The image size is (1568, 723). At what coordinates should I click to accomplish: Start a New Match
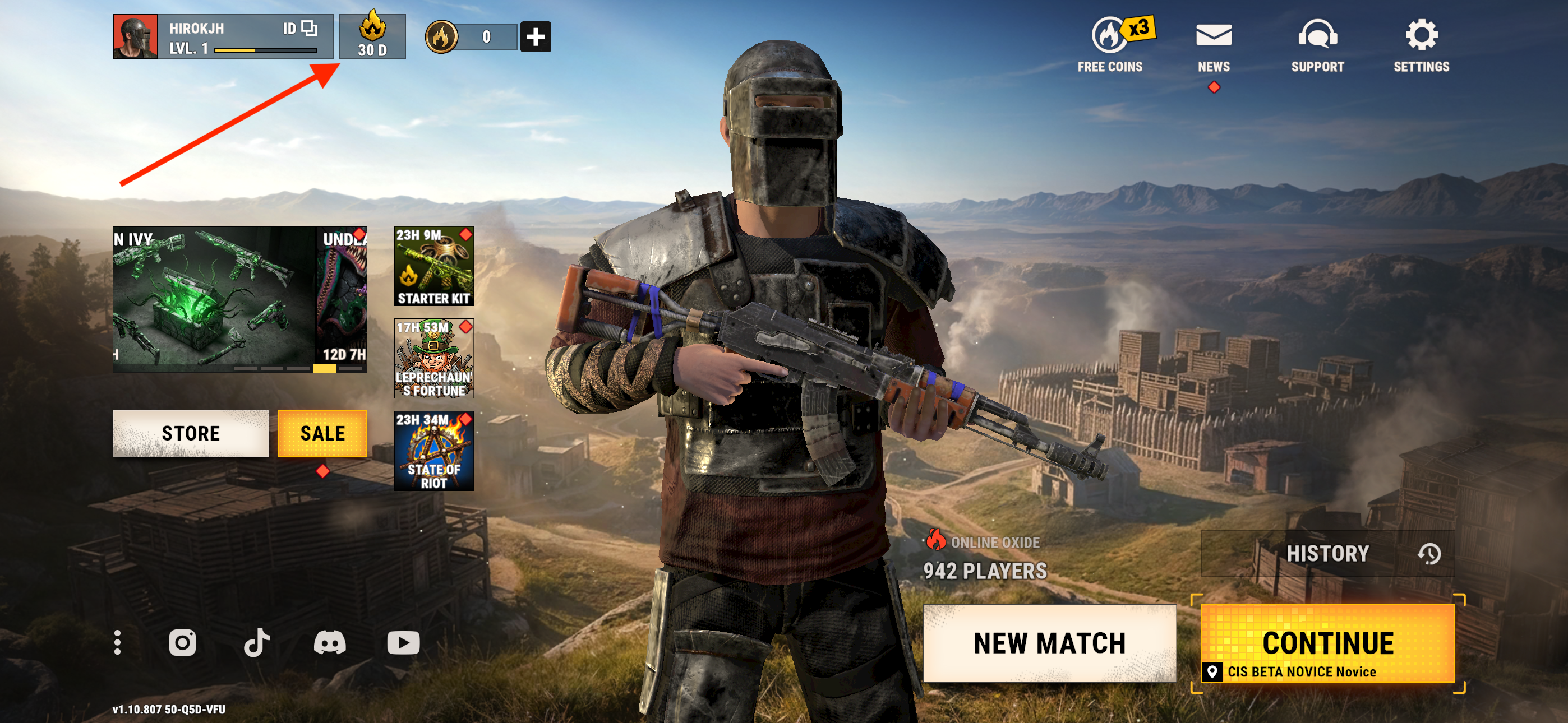pos(1049,643)
